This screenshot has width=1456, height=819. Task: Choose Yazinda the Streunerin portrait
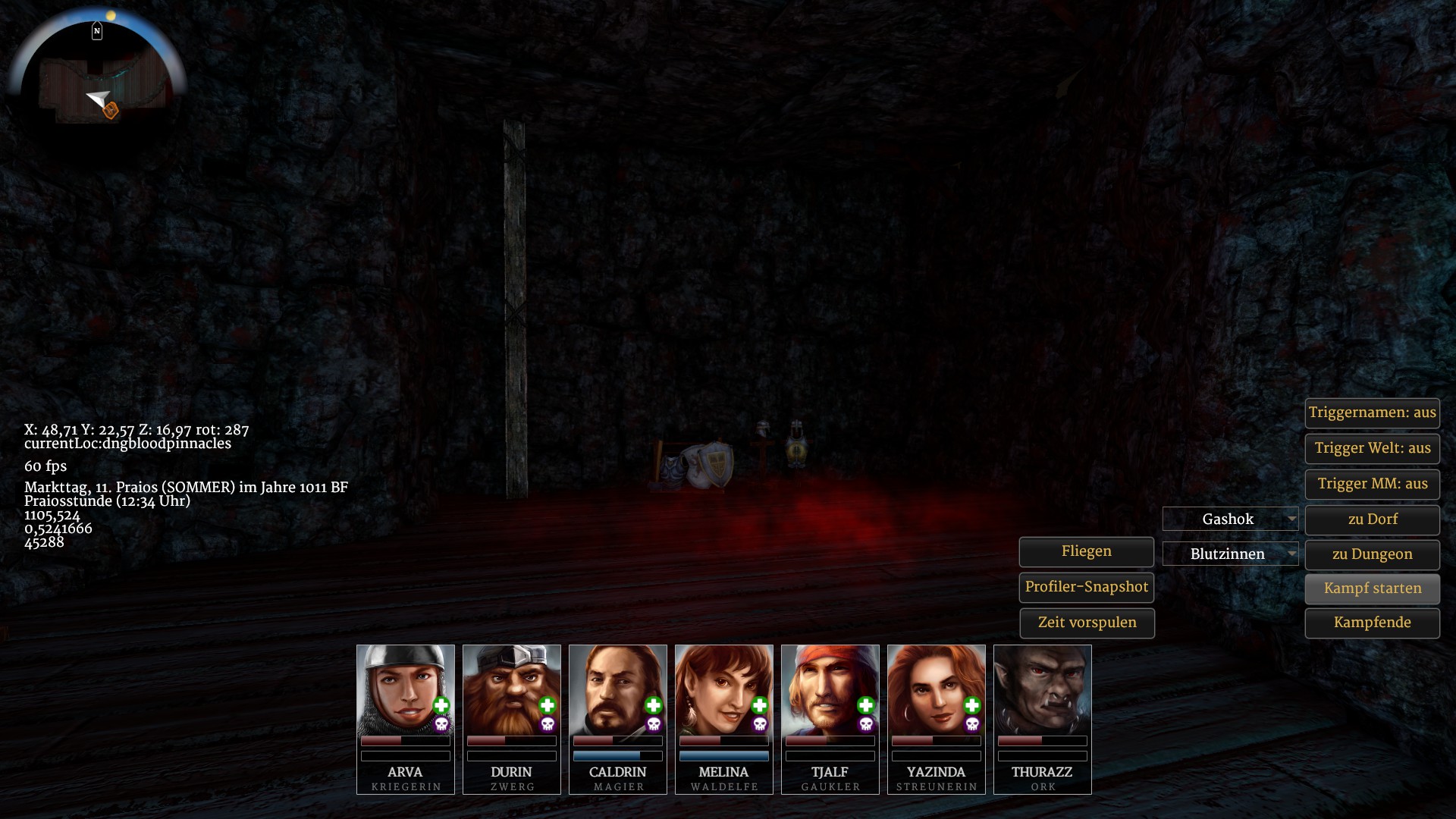936,690
